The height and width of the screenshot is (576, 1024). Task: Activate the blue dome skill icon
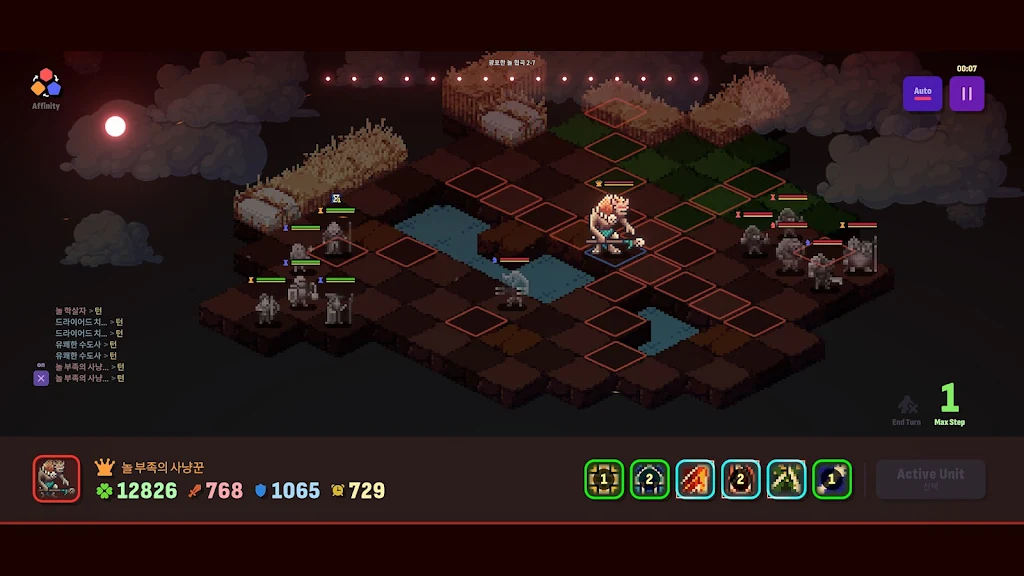(x=650, y=479)
